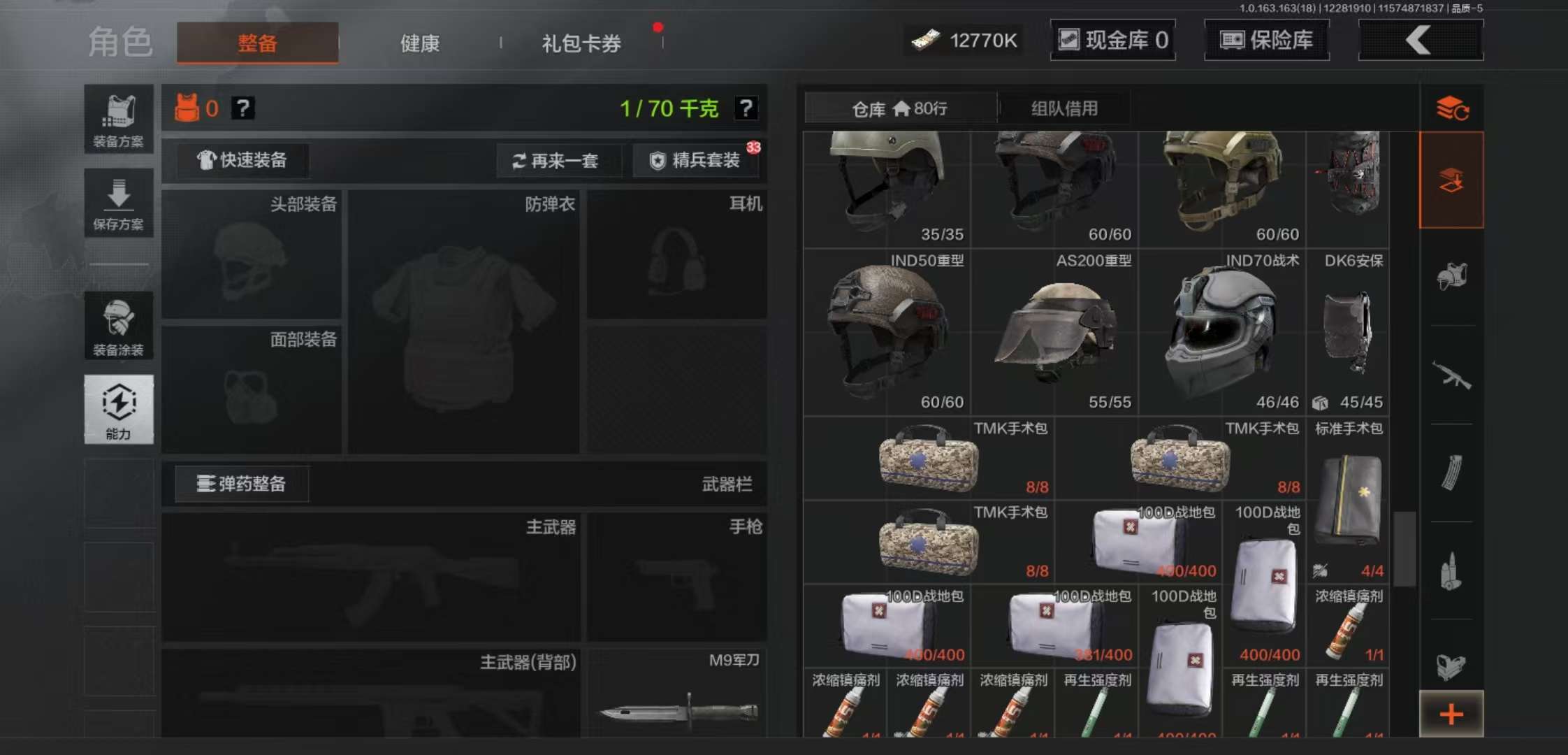Click the ? icon next to 1/70 千克 weight
The height and width of the screenshot is (755, 1568).
[x=746, y=108]
